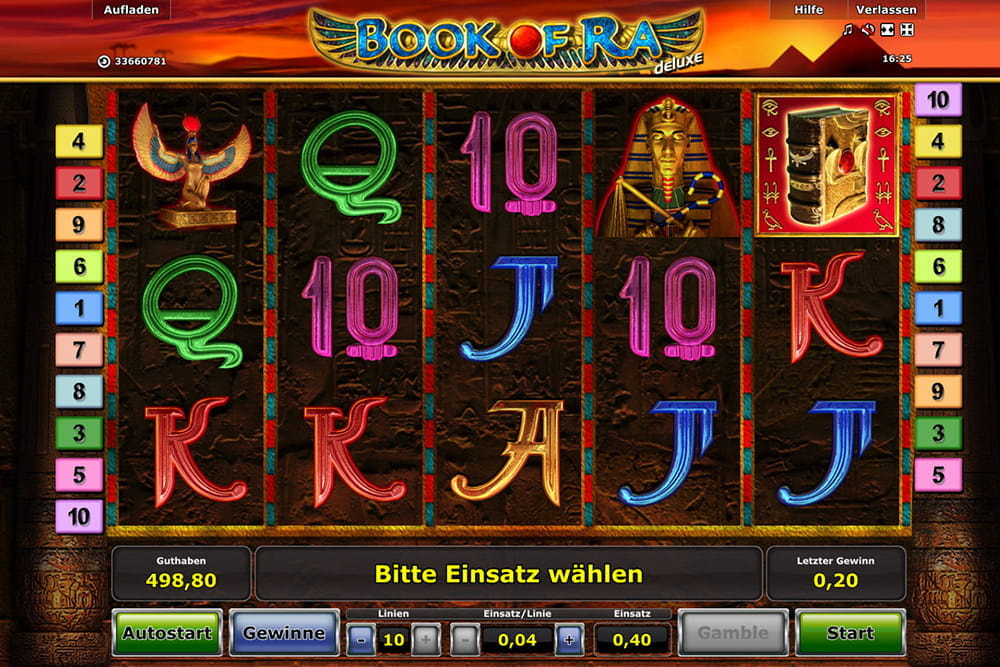Viewport: 1000px width, 667px height.
Task: Show the Gewinne paytable
Action: click(x=284, y=632)
